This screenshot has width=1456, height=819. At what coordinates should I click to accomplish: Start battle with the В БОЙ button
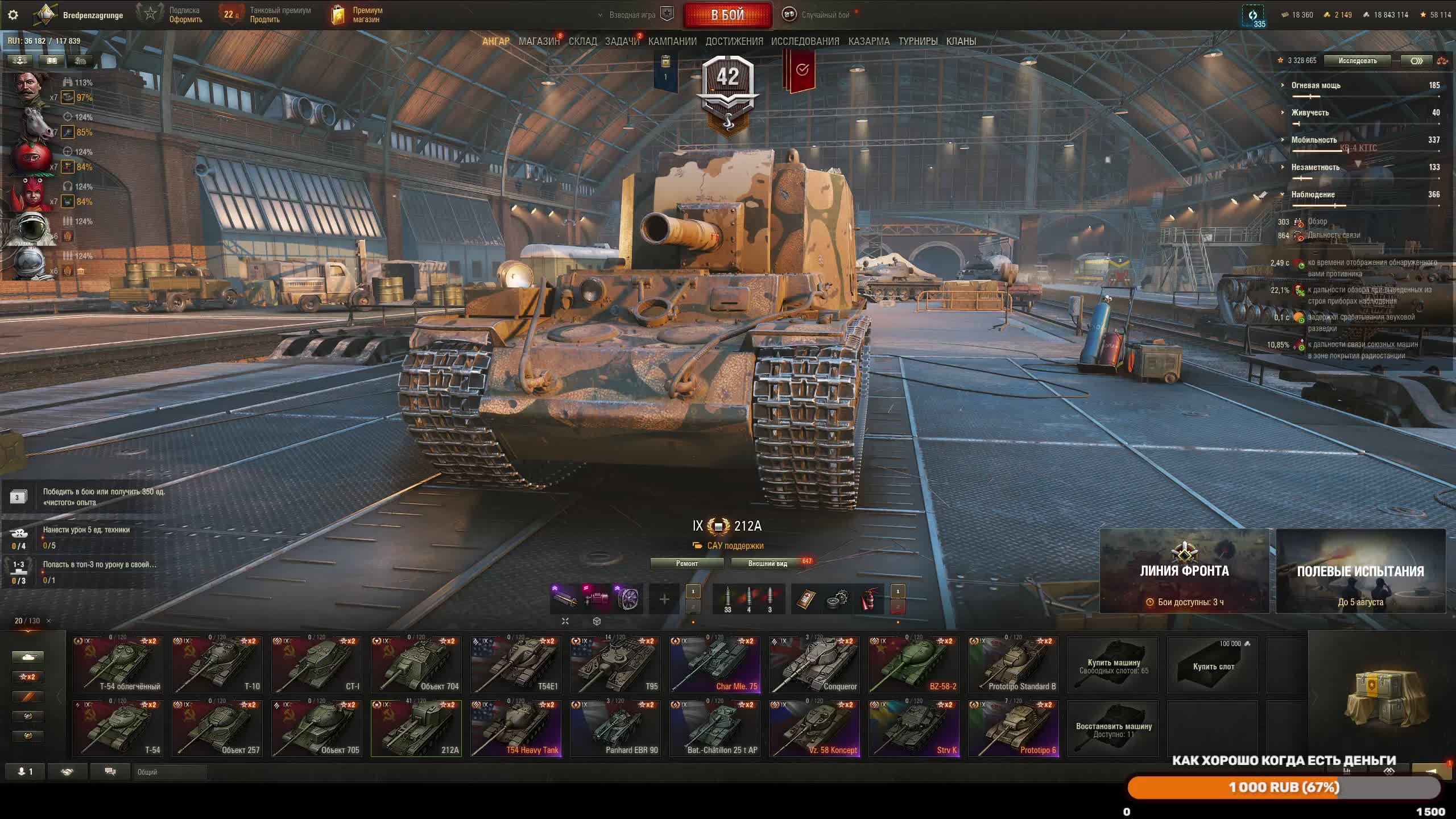pos(727,15)
